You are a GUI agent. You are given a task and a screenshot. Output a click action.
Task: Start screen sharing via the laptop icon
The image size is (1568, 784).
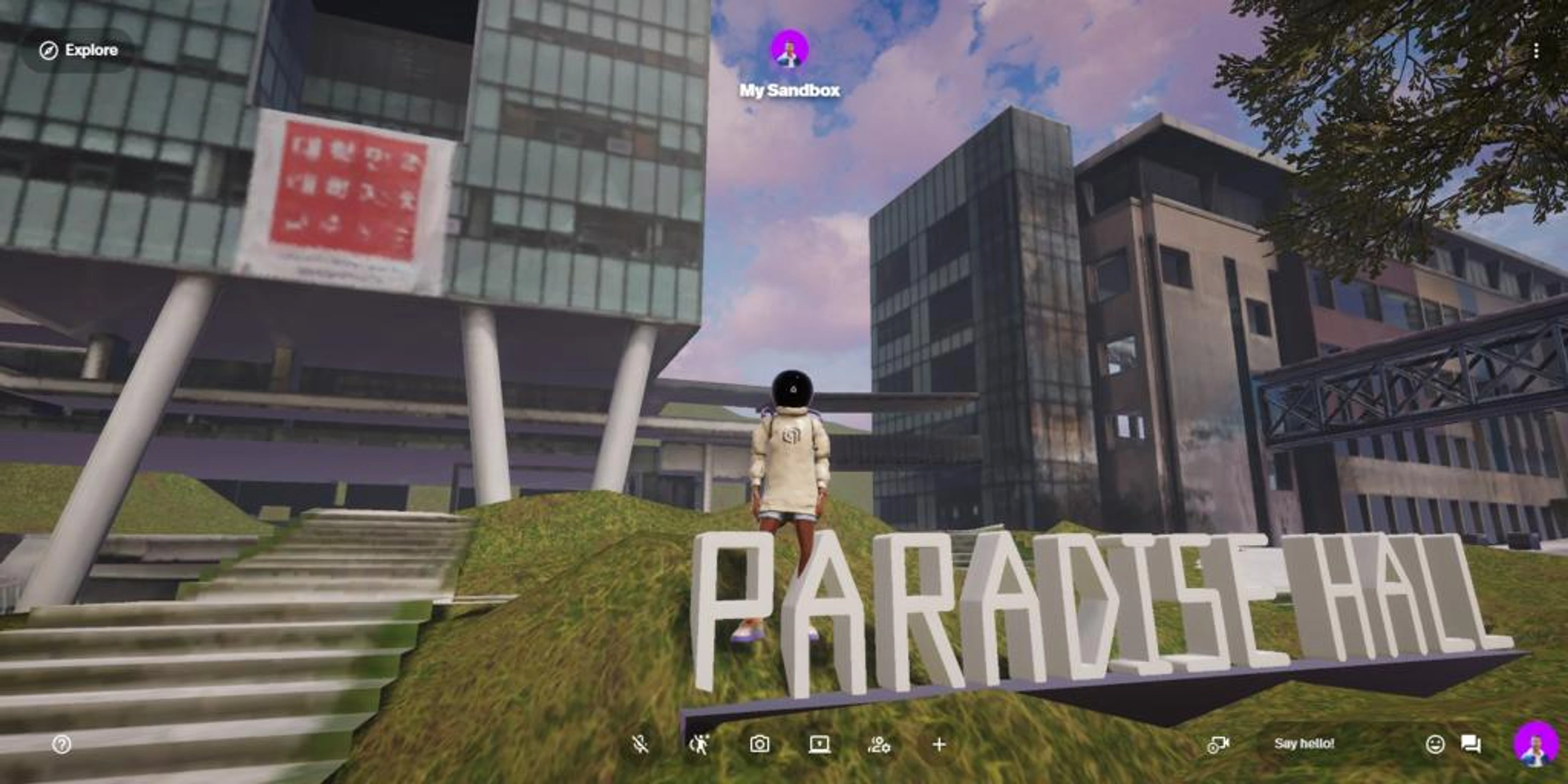819,744
